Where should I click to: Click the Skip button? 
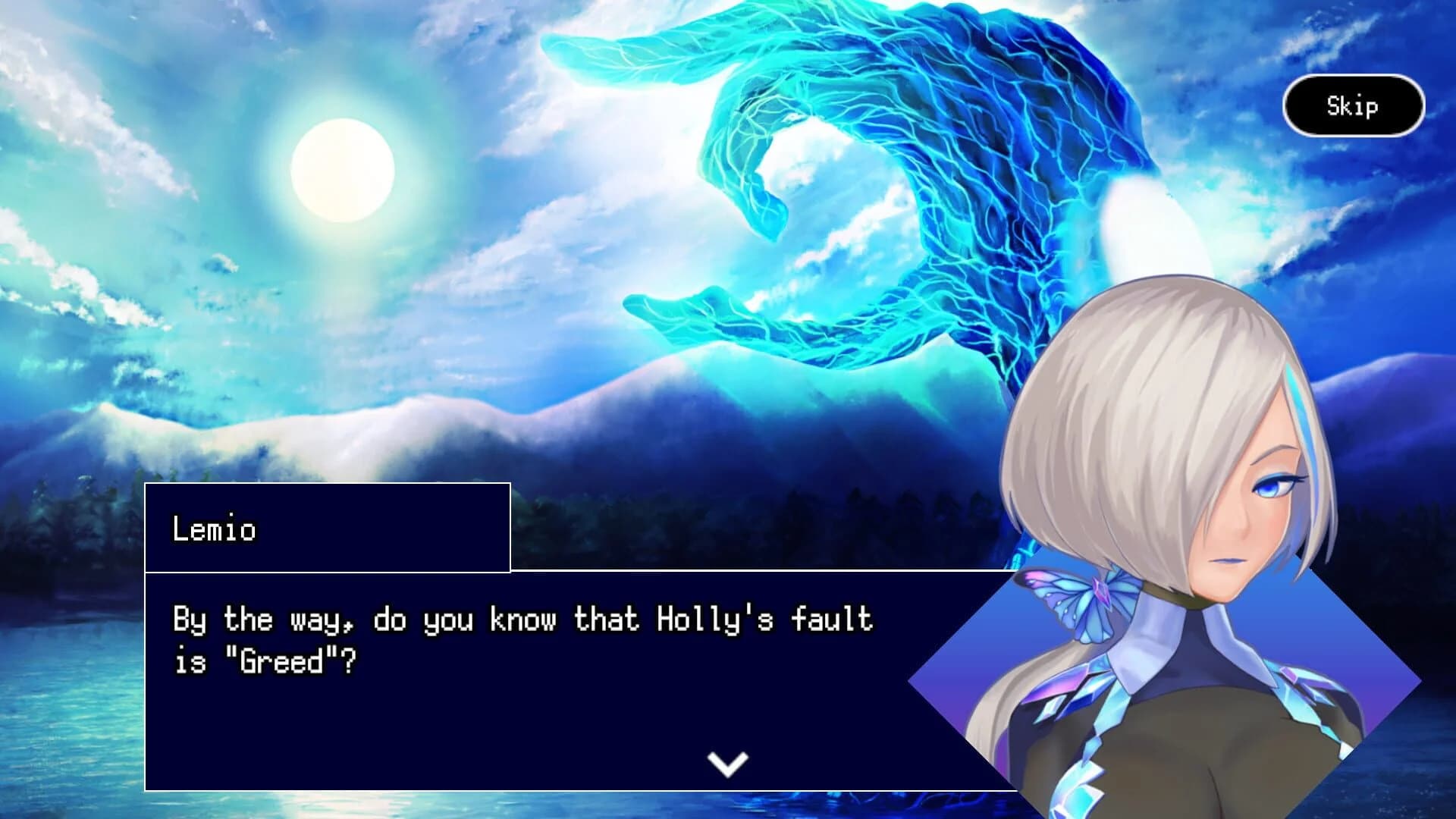(x=1355, y=105)
